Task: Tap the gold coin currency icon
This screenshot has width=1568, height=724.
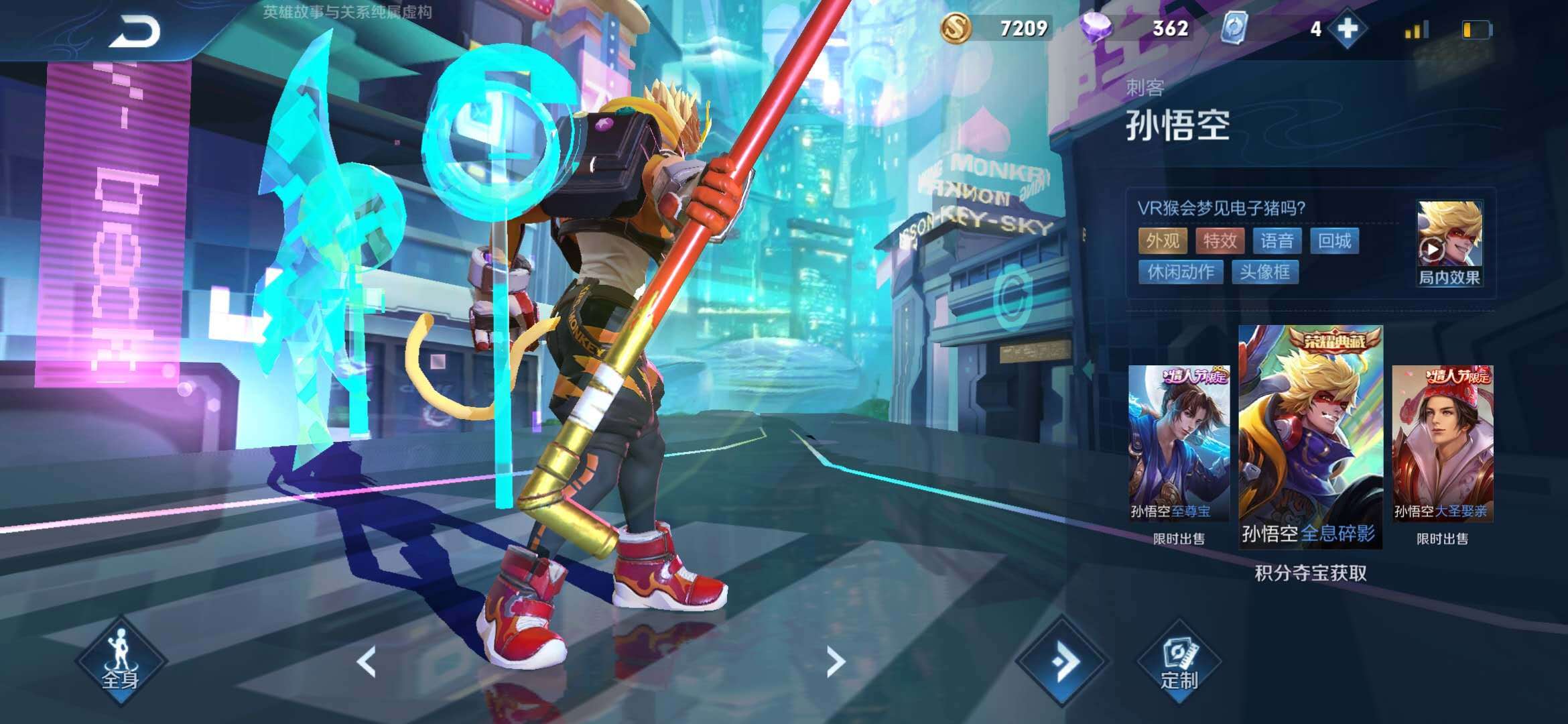Action: click(x=956, y=29)
